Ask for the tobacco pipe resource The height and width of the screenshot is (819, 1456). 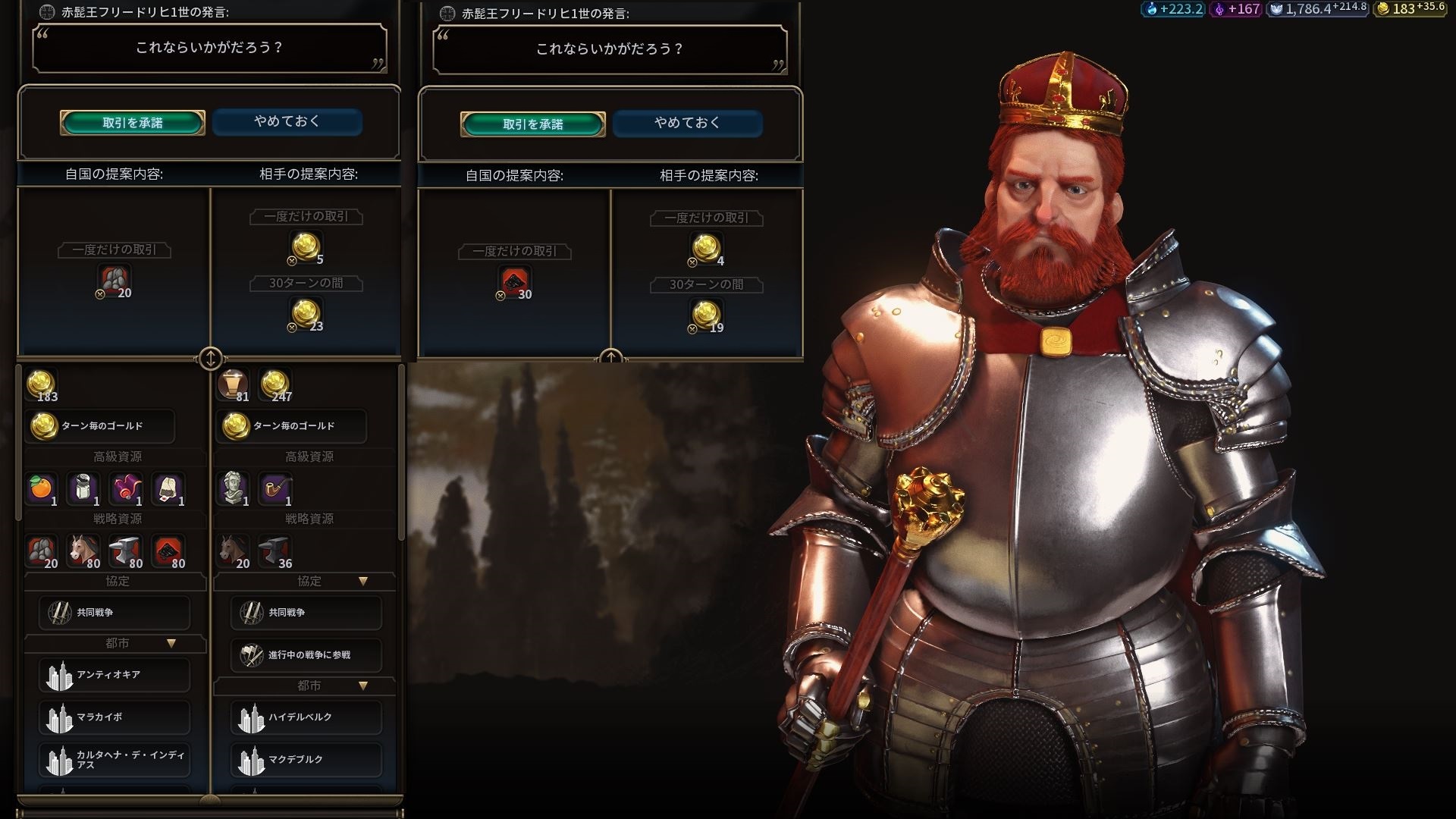[275, 488]
